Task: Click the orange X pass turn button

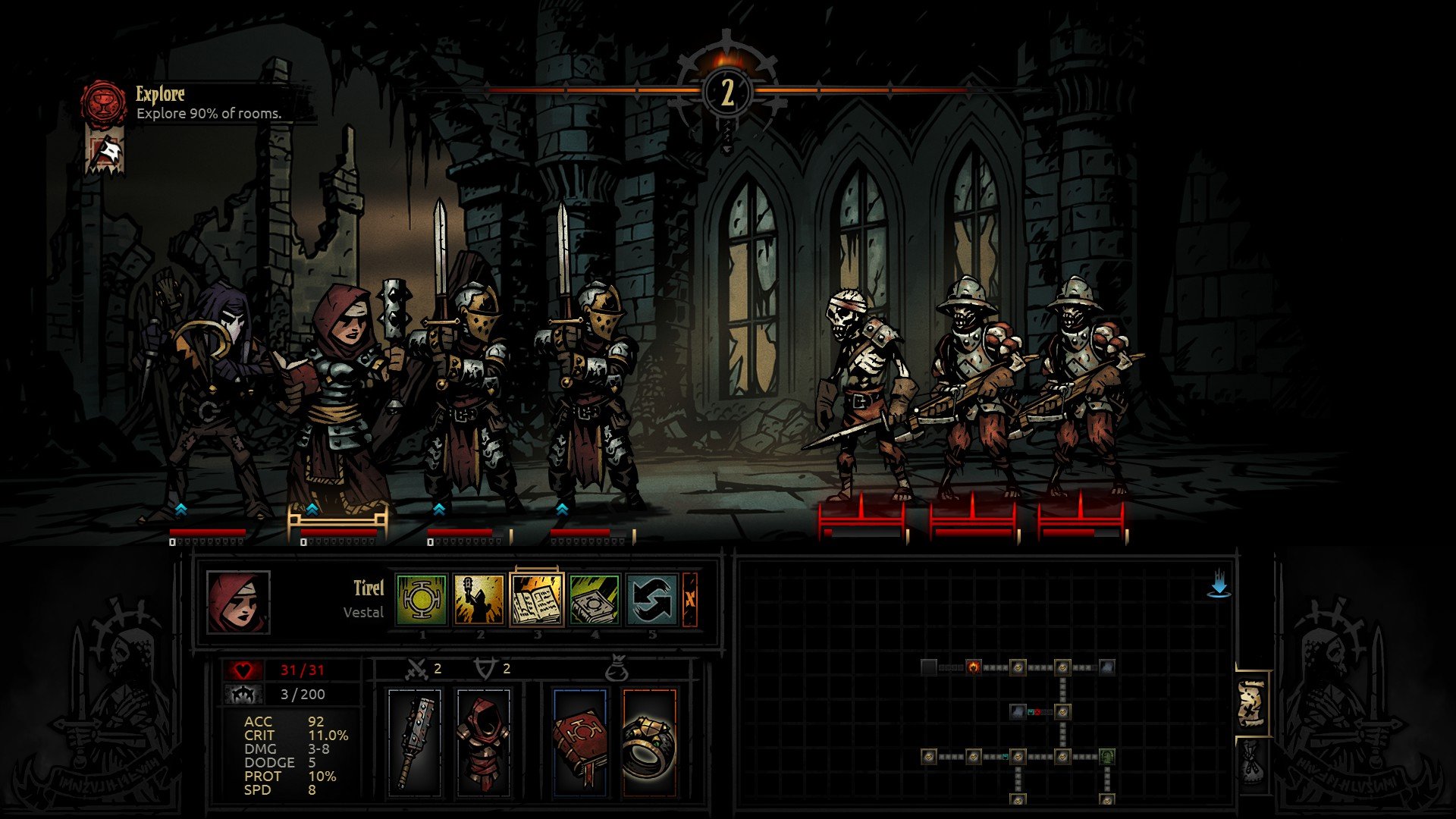Action: click(690, 599)
